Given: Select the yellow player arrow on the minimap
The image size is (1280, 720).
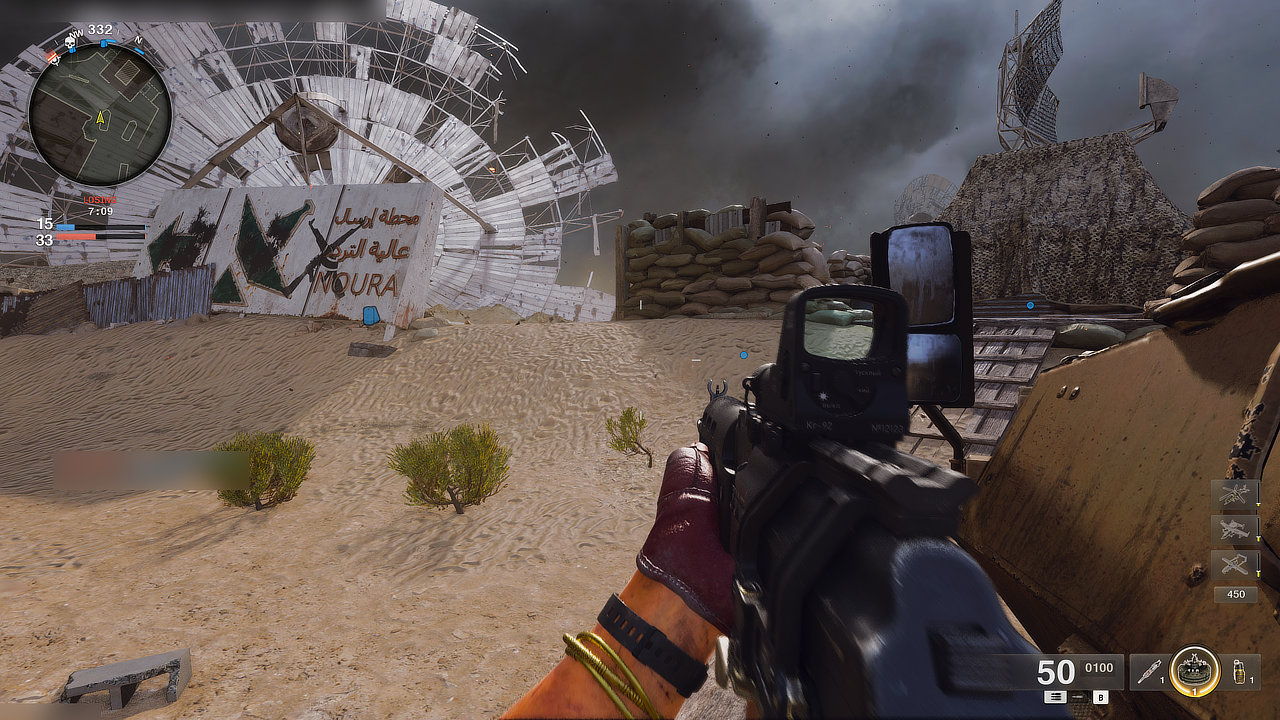Looking at the screenshot, I should coord(100,118).
